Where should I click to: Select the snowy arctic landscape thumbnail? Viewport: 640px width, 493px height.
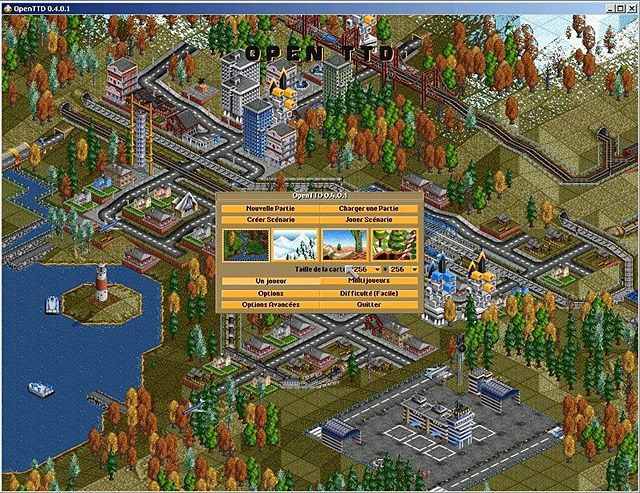click(x=294, y=244)
